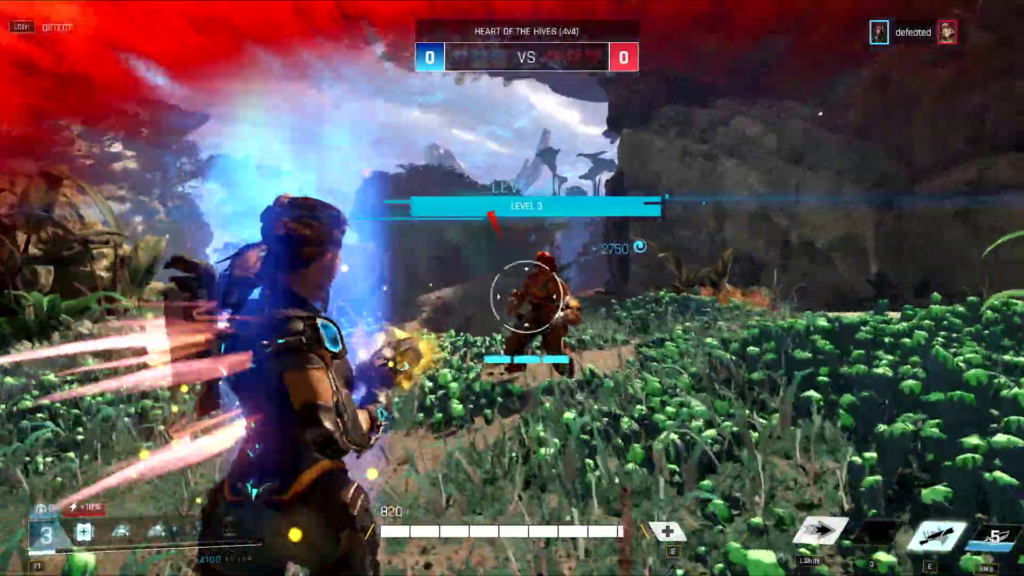Click the red-framed defeated enemy portrait
1024x576 pixels.
pyautogui.click(x=946, y=33)
